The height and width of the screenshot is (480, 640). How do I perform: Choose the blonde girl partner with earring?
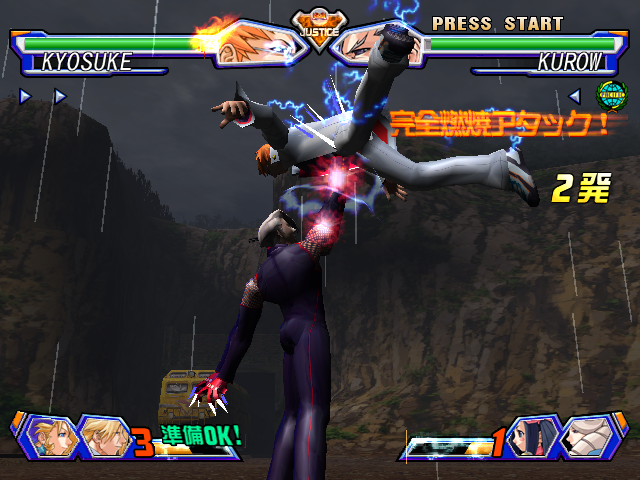(x=48, y=437)
